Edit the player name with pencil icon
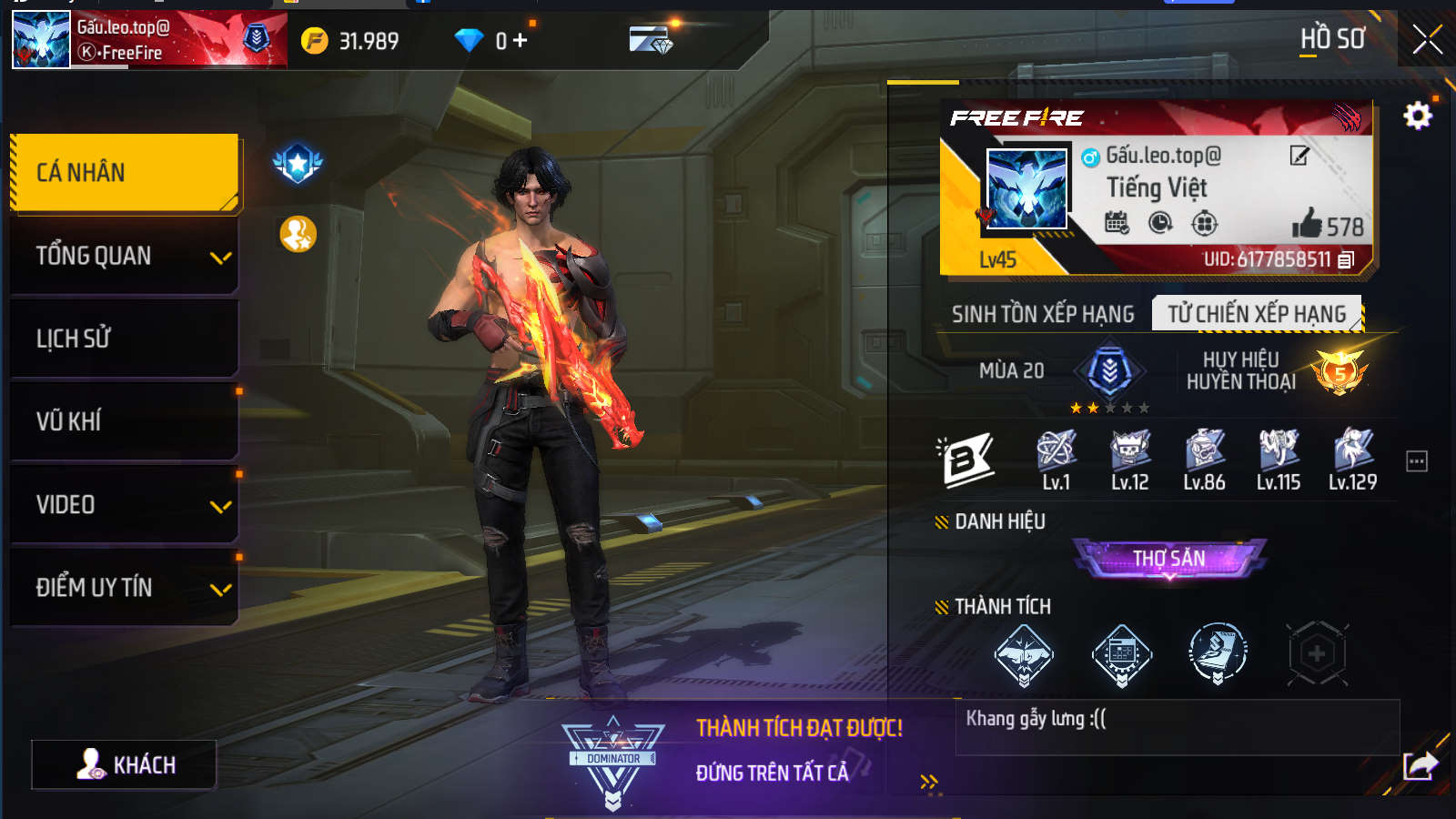The height and width of the screenshot is (819, 1456). click(1299, 156)
